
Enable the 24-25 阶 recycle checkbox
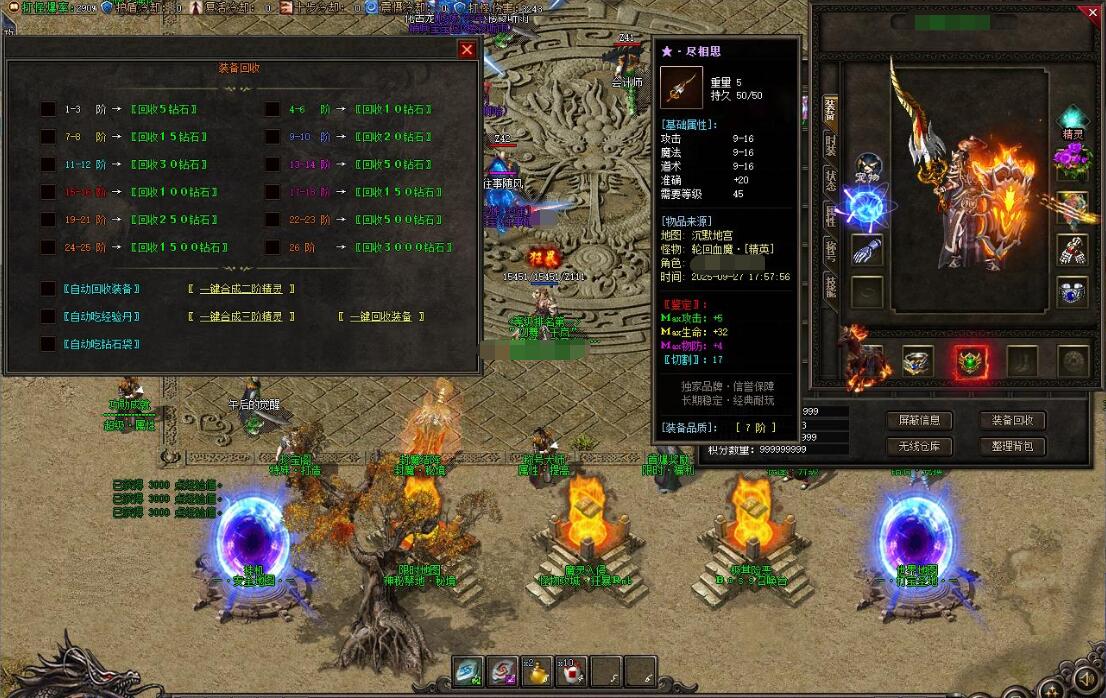(48, 247)
